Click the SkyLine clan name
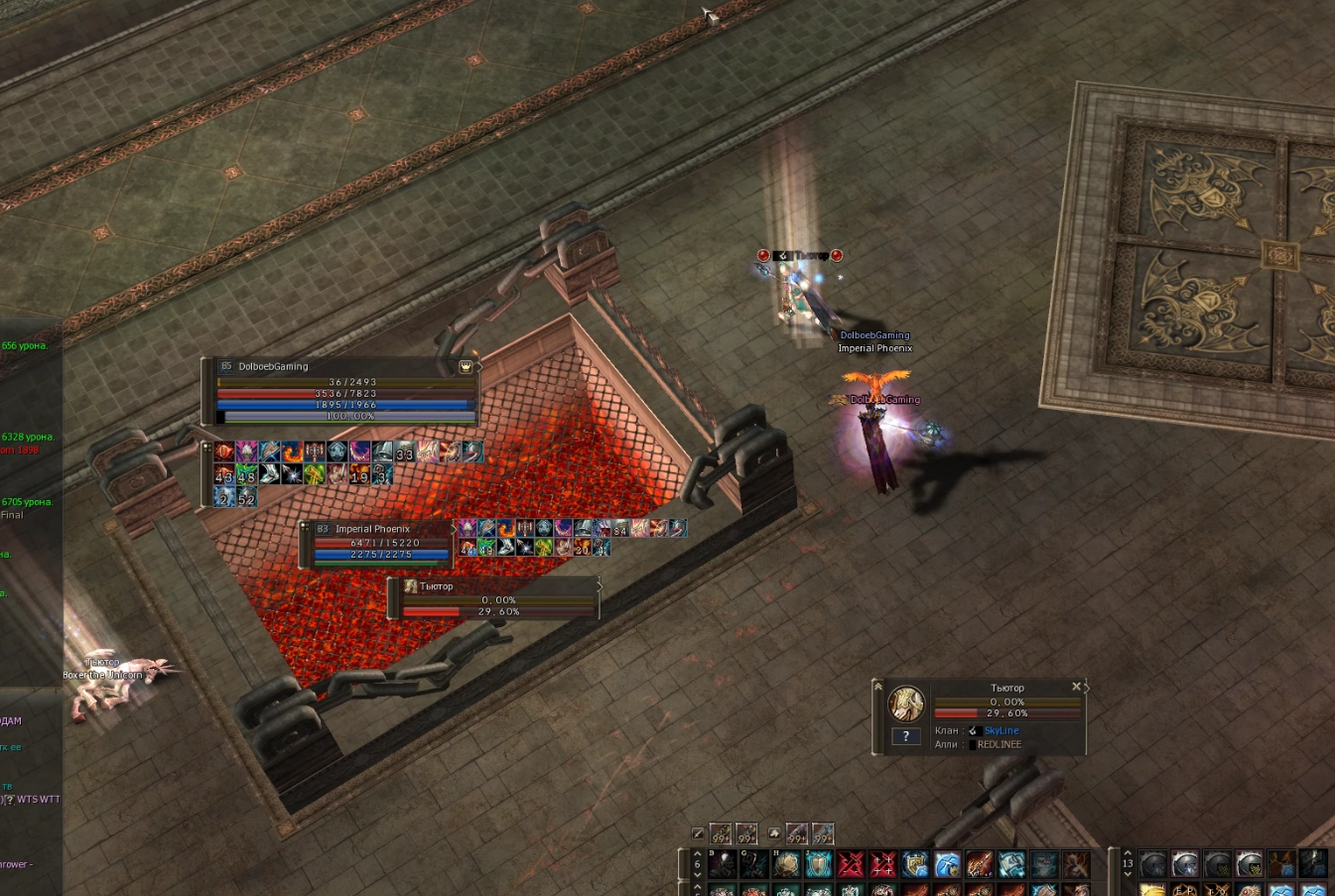Viewport: 1335px width, 896px height. [1001, 731]
